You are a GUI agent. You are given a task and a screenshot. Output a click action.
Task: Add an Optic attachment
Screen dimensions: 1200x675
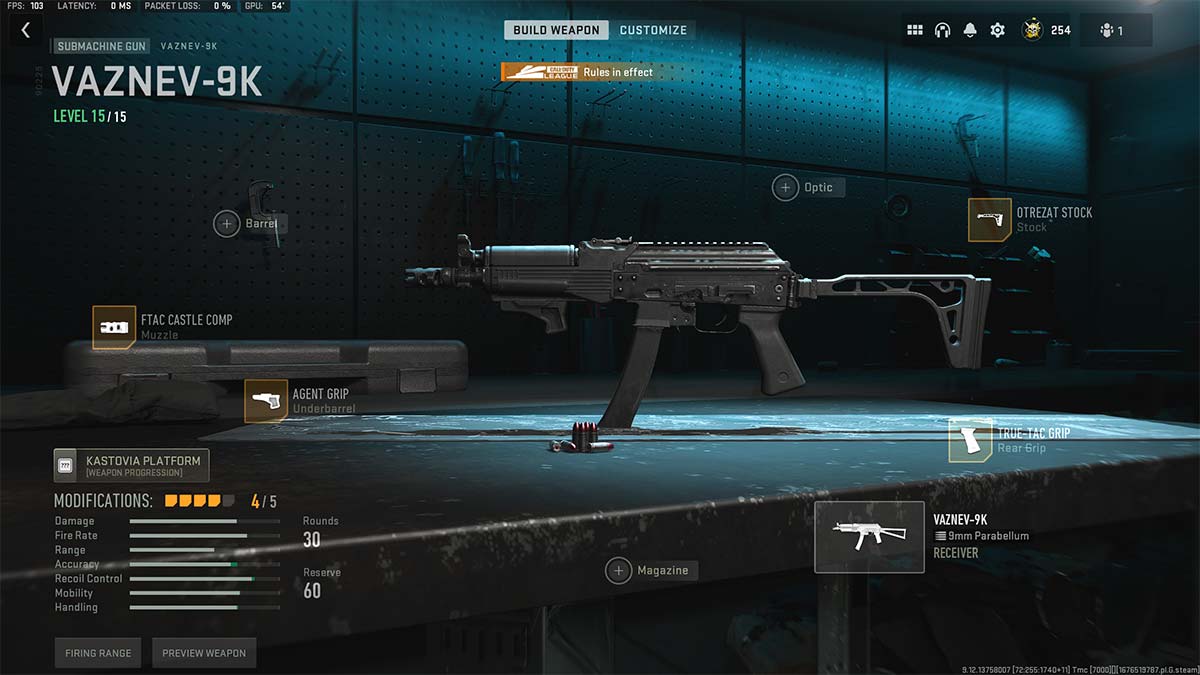click(x=785, y=187)
